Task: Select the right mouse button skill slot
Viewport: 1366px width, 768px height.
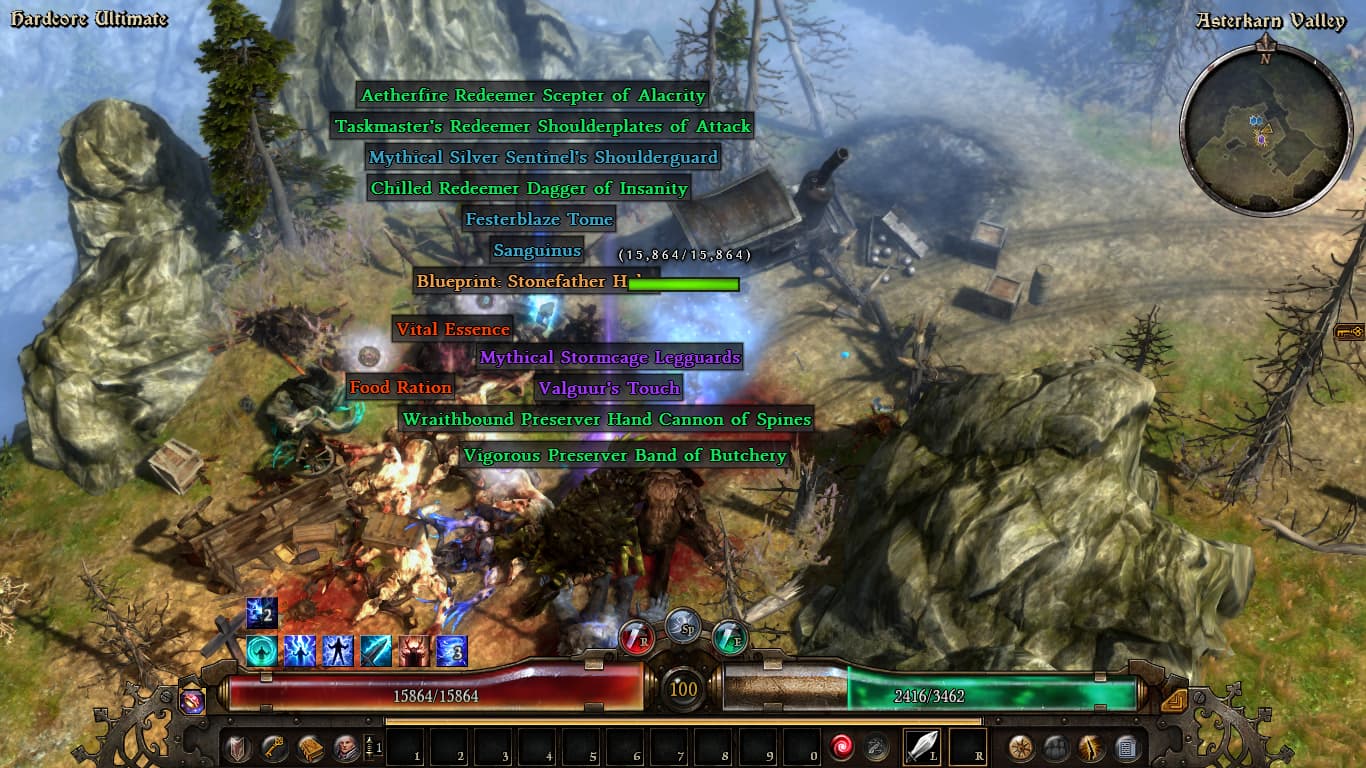Action: click(967, 747)
